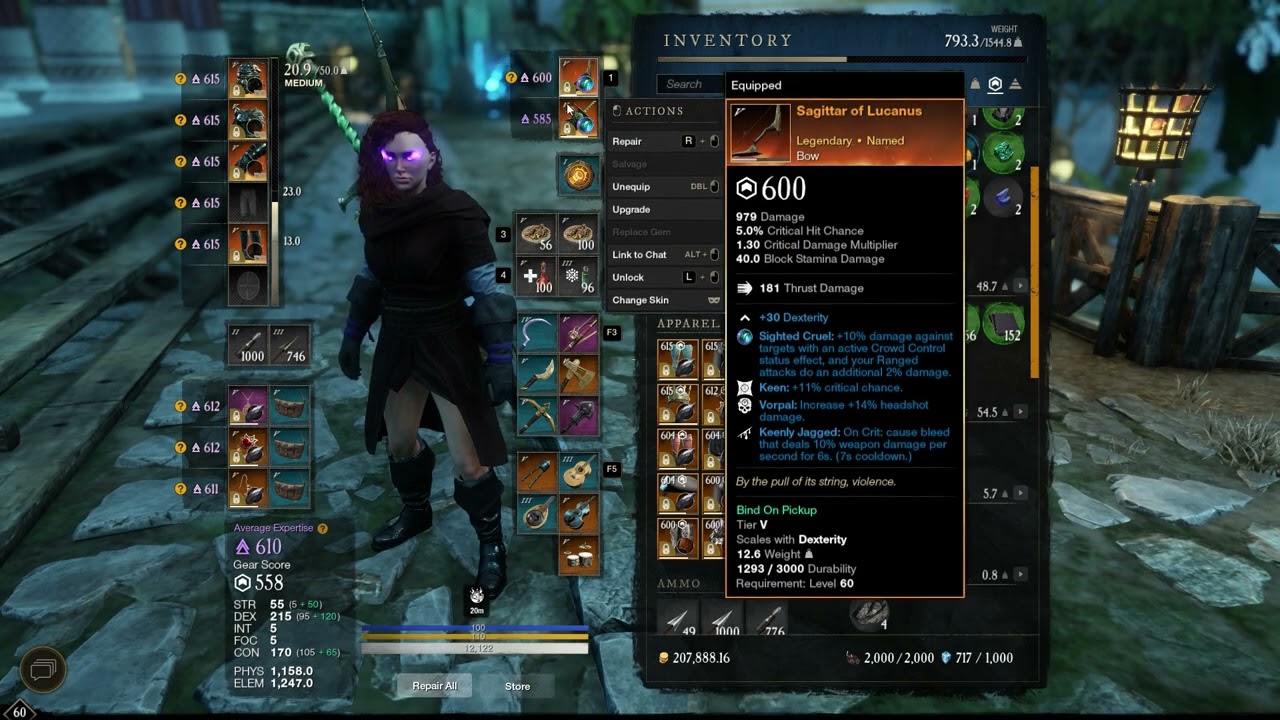Open the Store button
This screenshot has width=1280, height=720.
coord(517,686)
